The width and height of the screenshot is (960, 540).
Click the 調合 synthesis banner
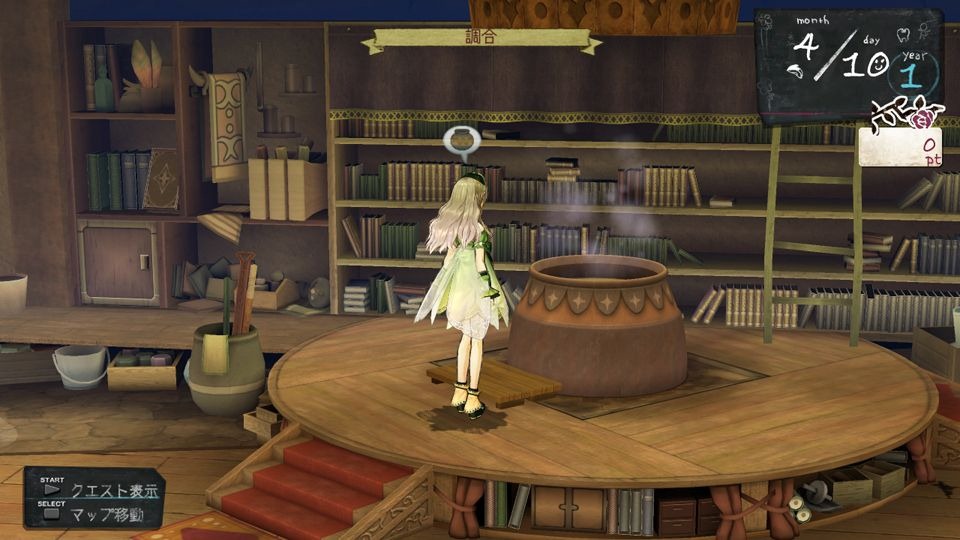[481, 40]
